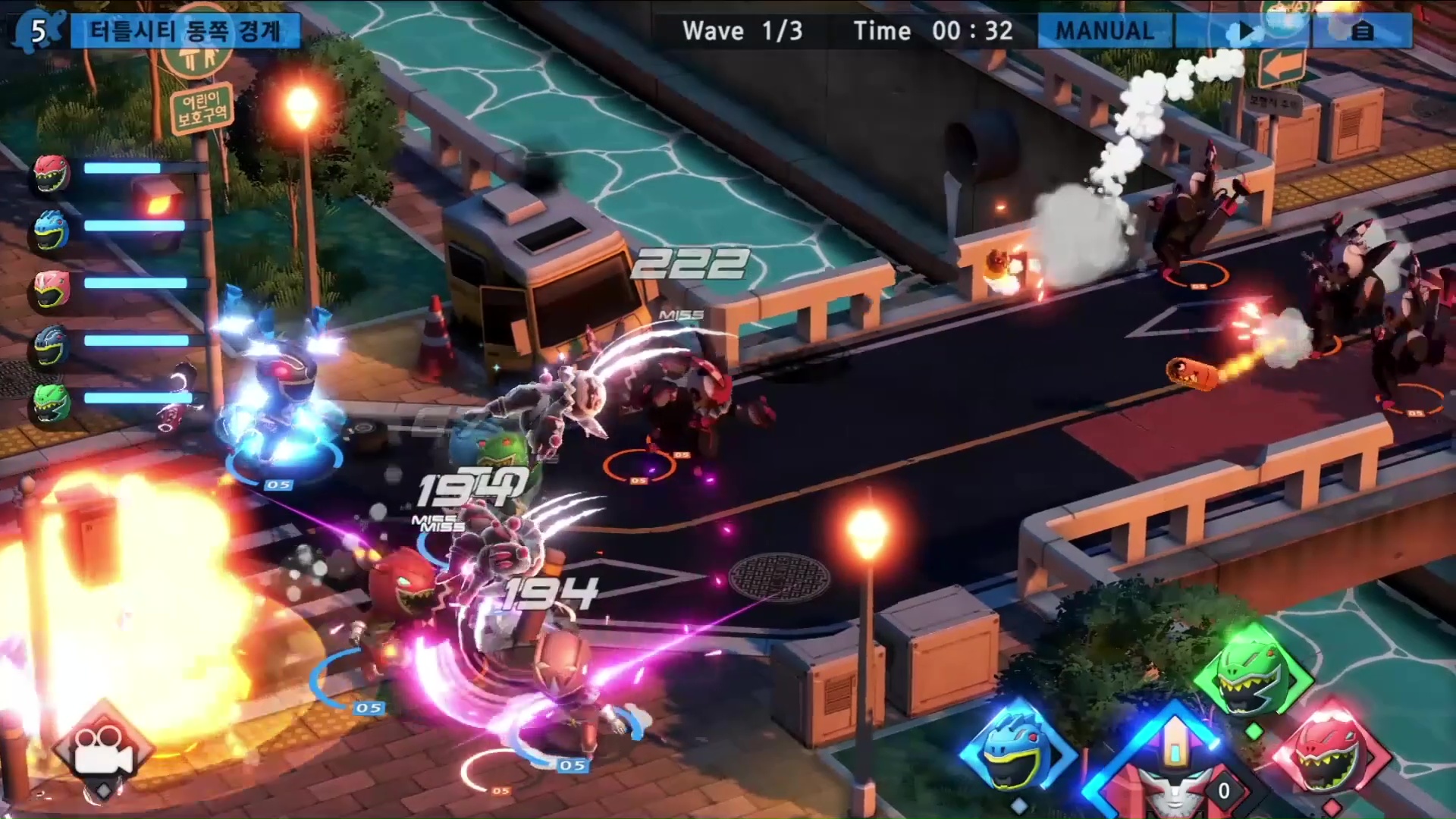Switch camera view with the camera icon
This screenshot has height=819, width=1456.
pos(102,748)
